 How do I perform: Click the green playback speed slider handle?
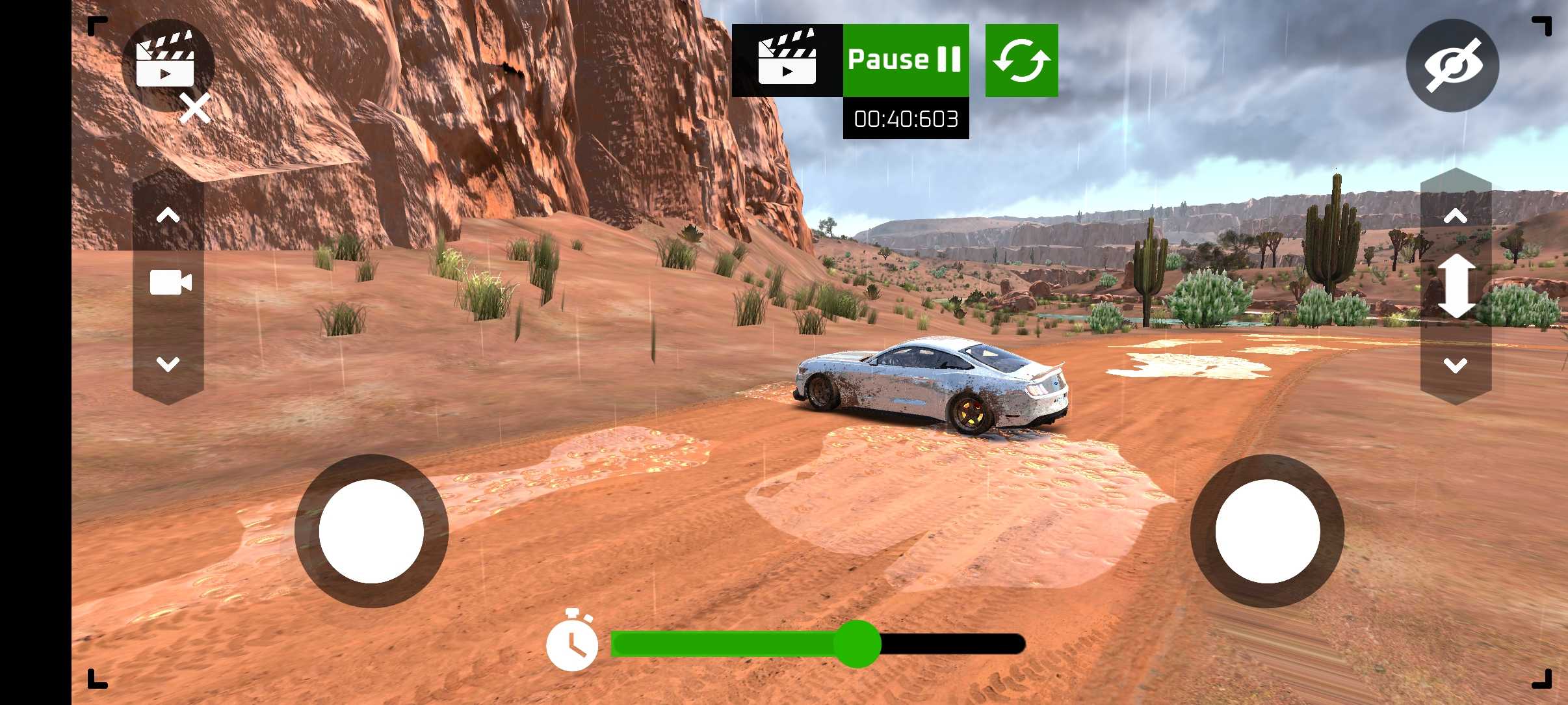coord(857,644)
